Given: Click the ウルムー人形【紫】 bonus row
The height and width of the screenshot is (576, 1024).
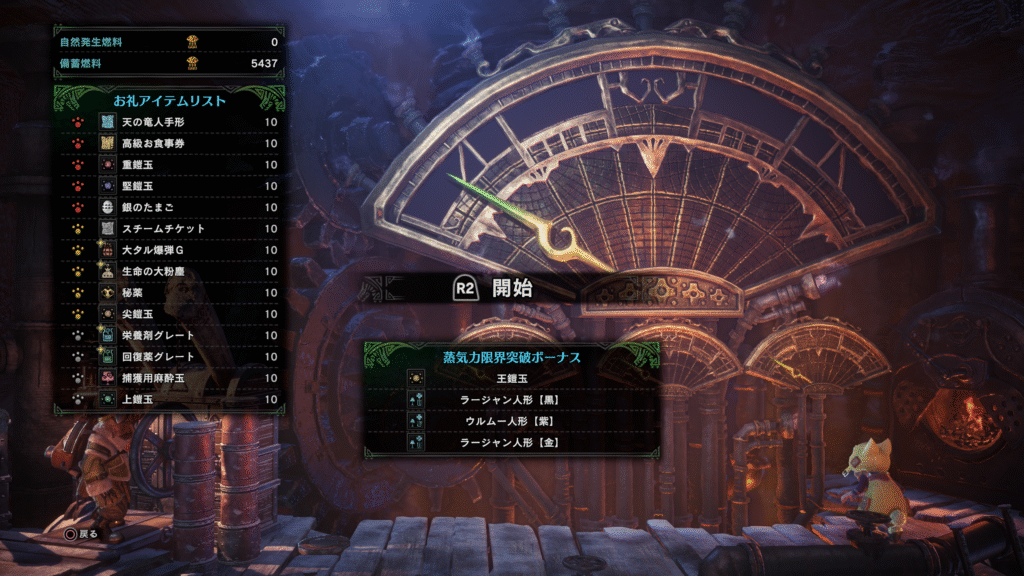Looking at the screenshot, I should coord(511,420).
